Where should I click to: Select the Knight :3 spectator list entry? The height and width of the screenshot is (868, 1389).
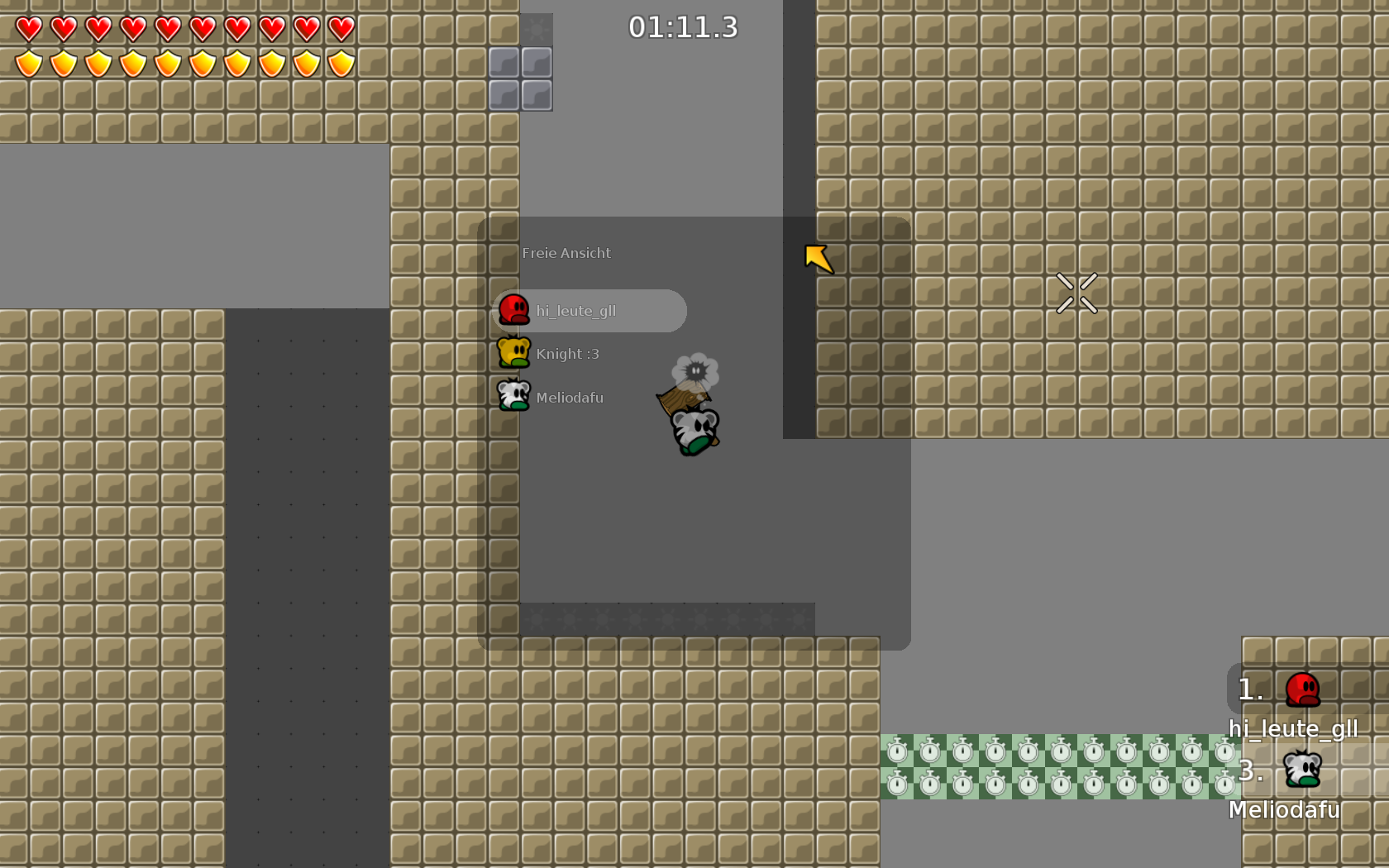coord(568,353)
